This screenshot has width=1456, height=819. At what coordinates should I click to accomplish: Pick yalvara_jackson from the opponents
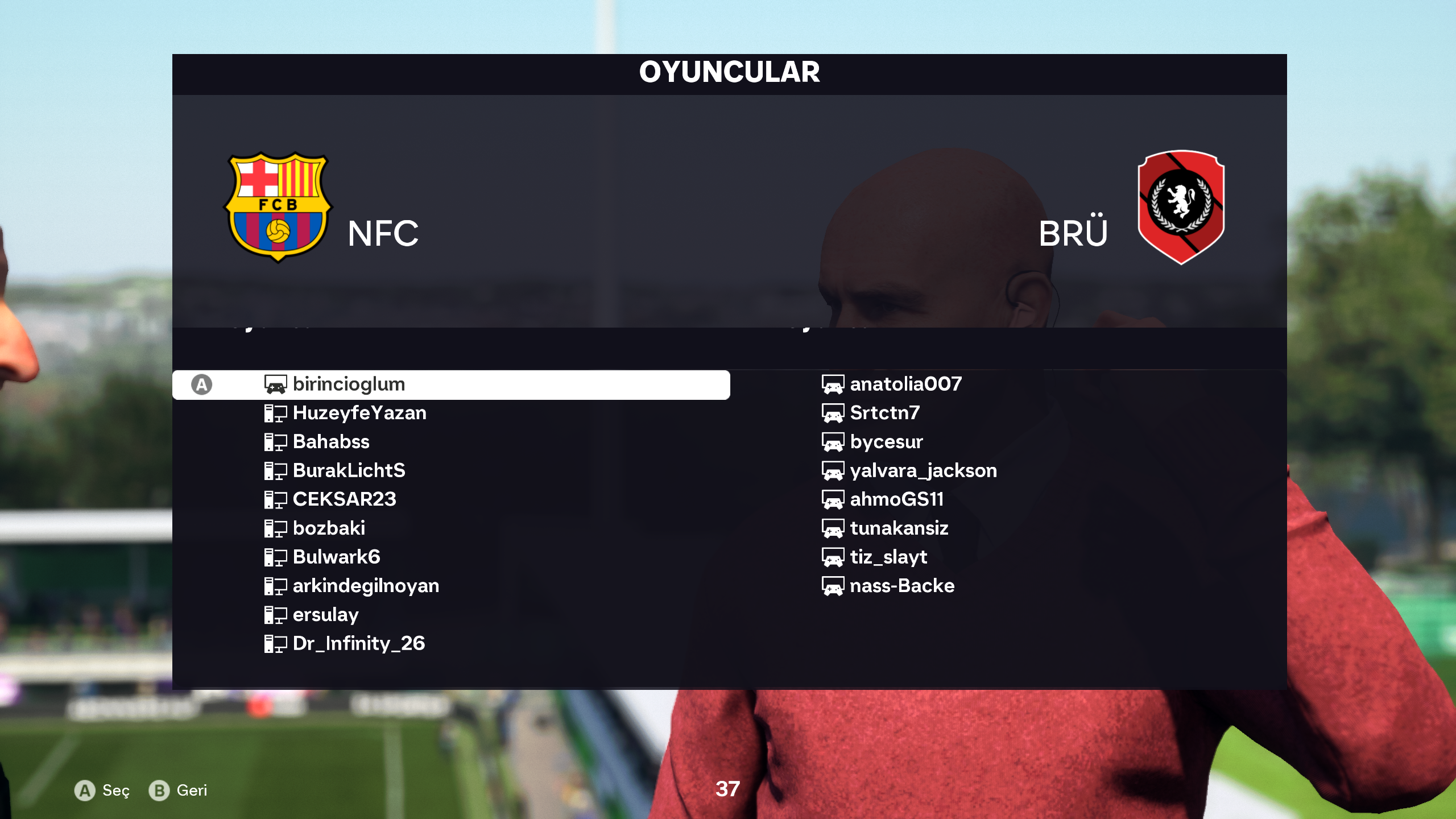tap(923, 470)
